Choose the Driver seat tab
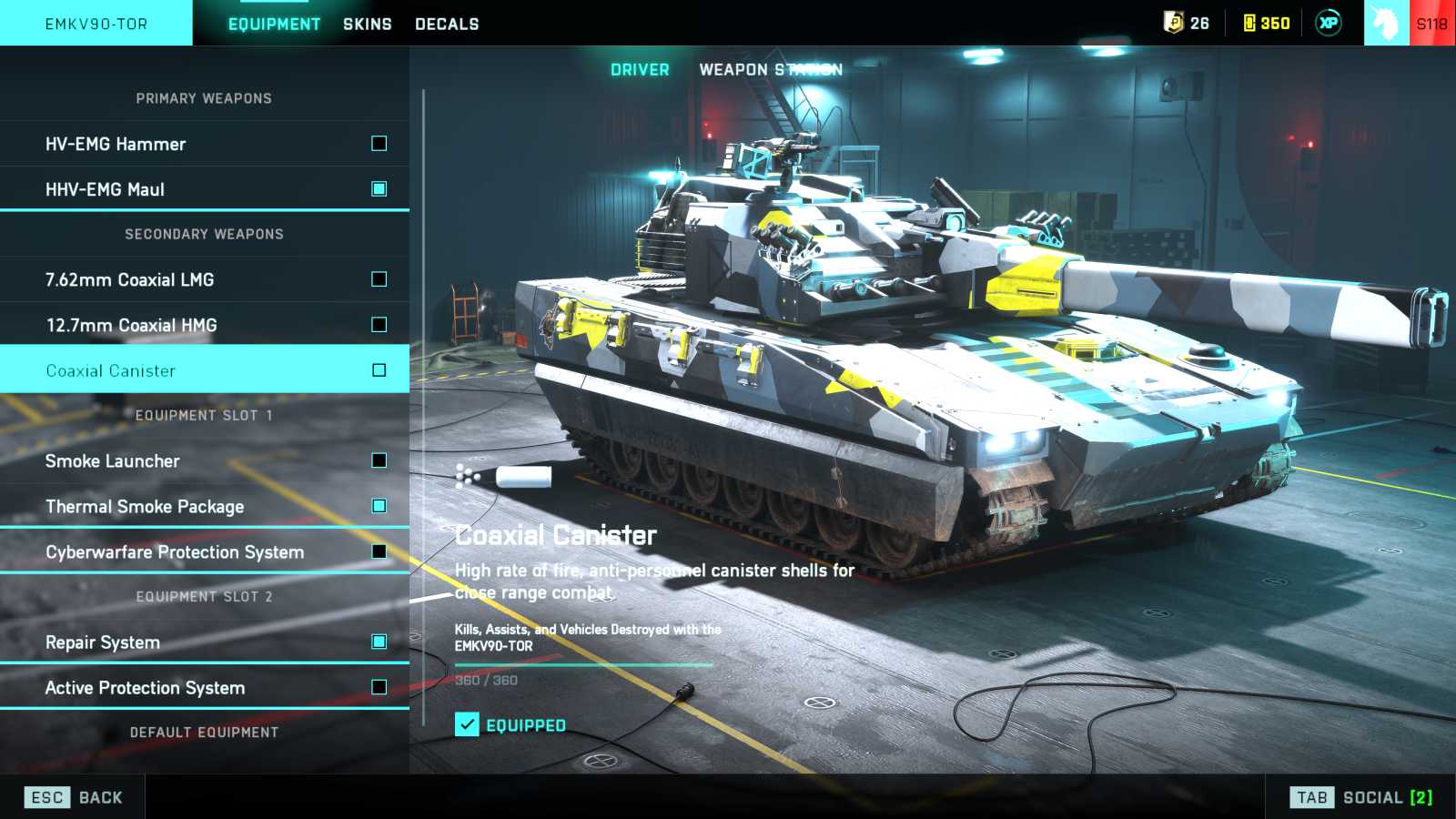Image resolution: width=1456 pixels, height=819 pixels. coord(640,69)
